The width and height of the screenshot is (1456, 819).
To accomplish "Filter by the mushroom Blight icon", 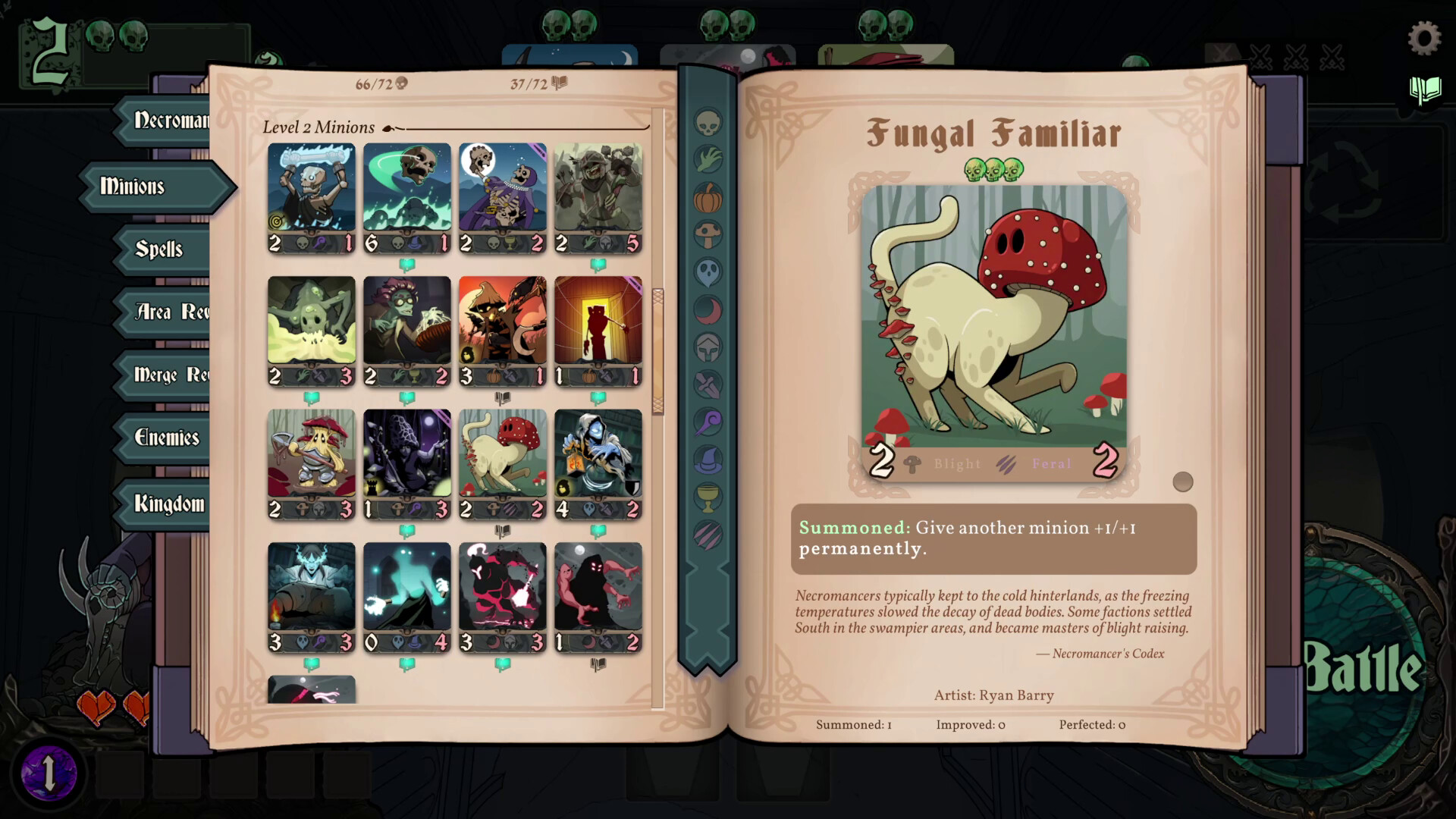I will coord(709,234).
